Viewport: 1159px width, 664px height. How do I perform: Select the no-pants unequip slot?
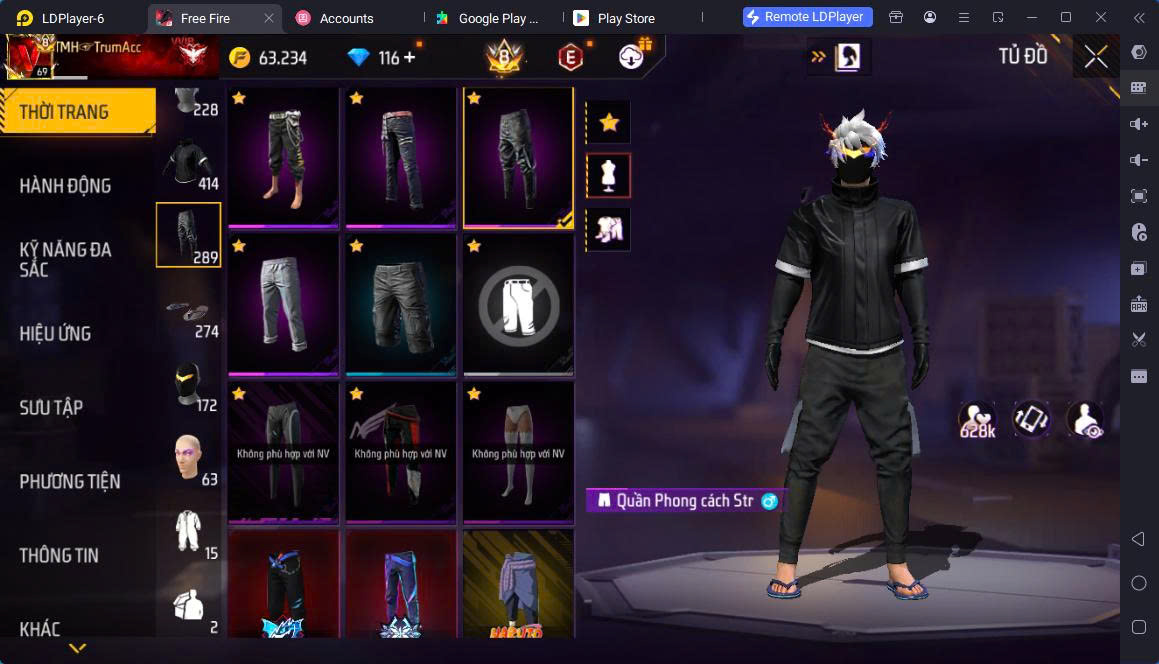coord(518,303)
